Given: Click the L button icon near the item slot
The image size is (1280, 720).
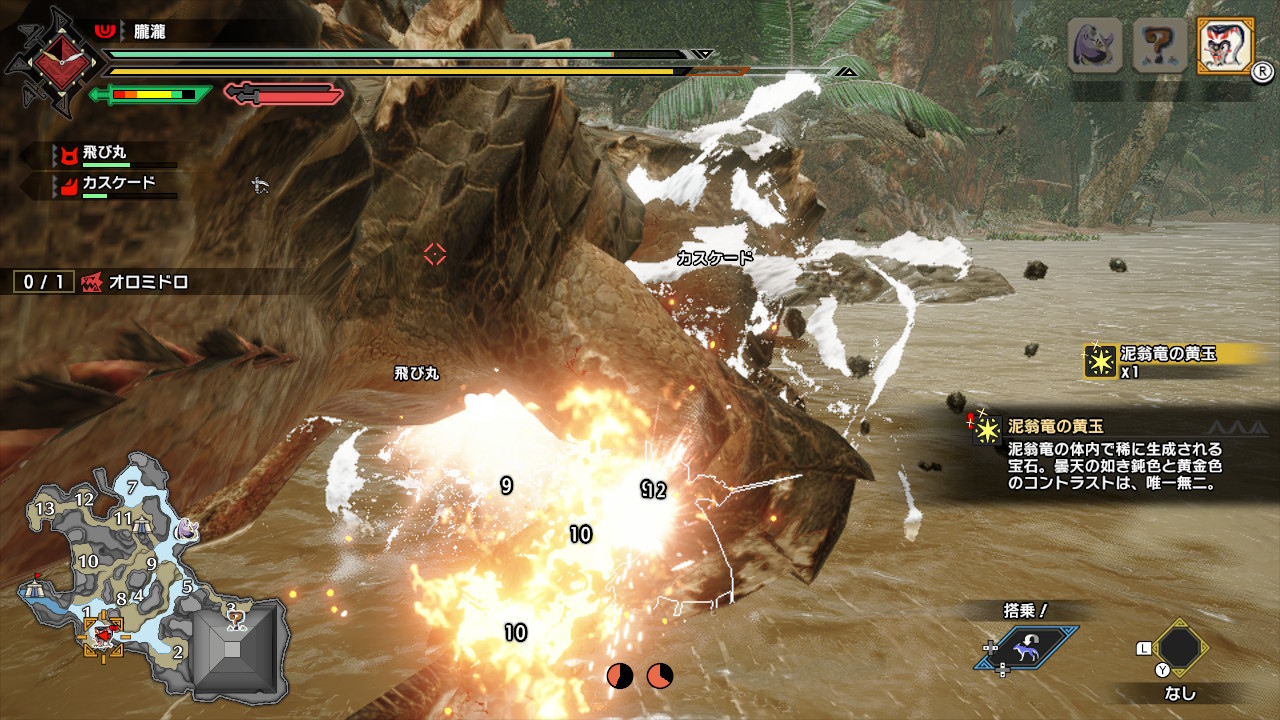Looking at the screenshot, I should pos(1144,649).
